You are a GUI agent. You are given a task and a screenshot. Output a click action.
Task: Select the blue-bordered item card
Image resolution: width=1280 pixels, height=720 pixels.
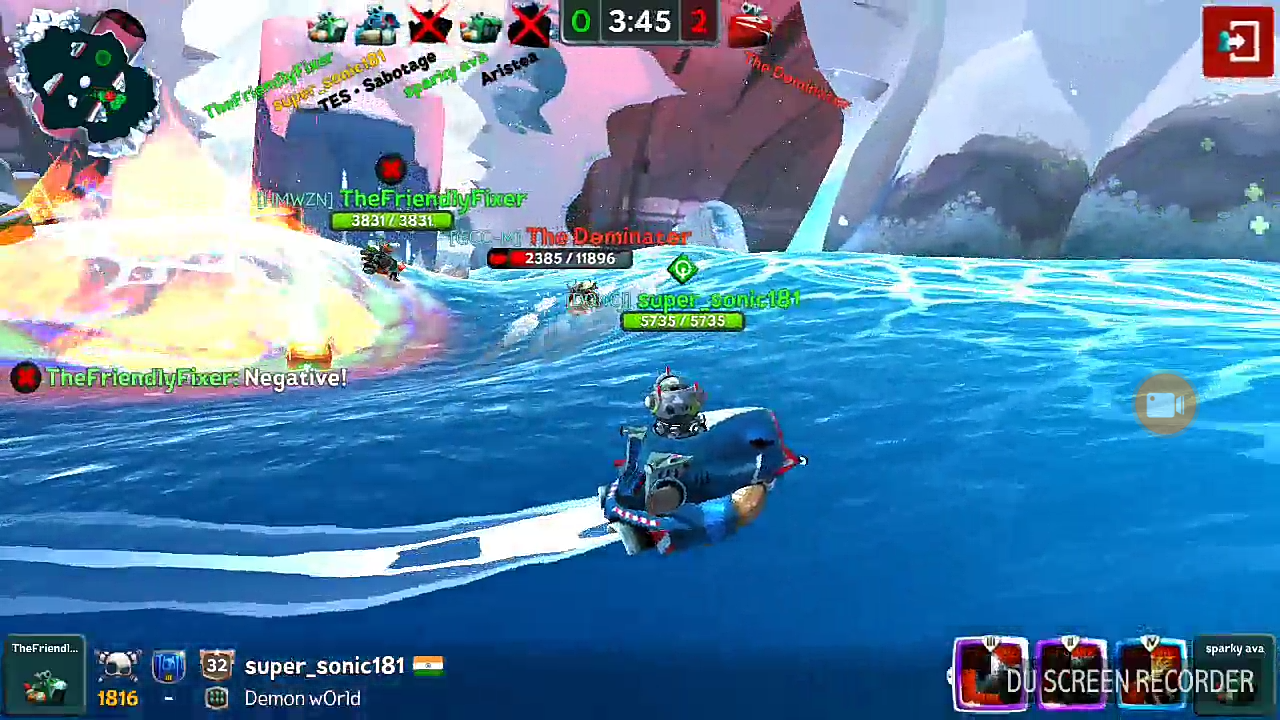point(1151,673)
